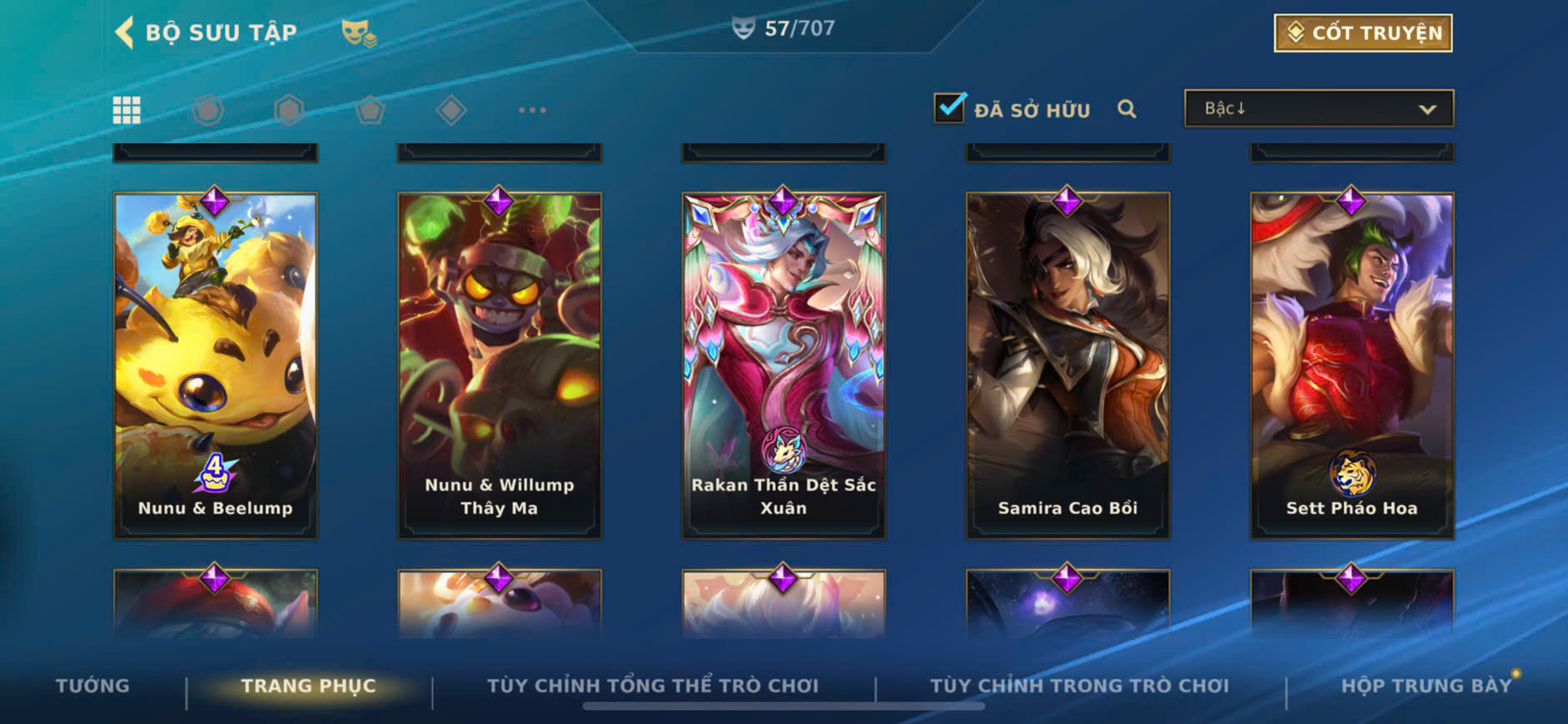Switch to the Trang Phục tab

[308, 686]
